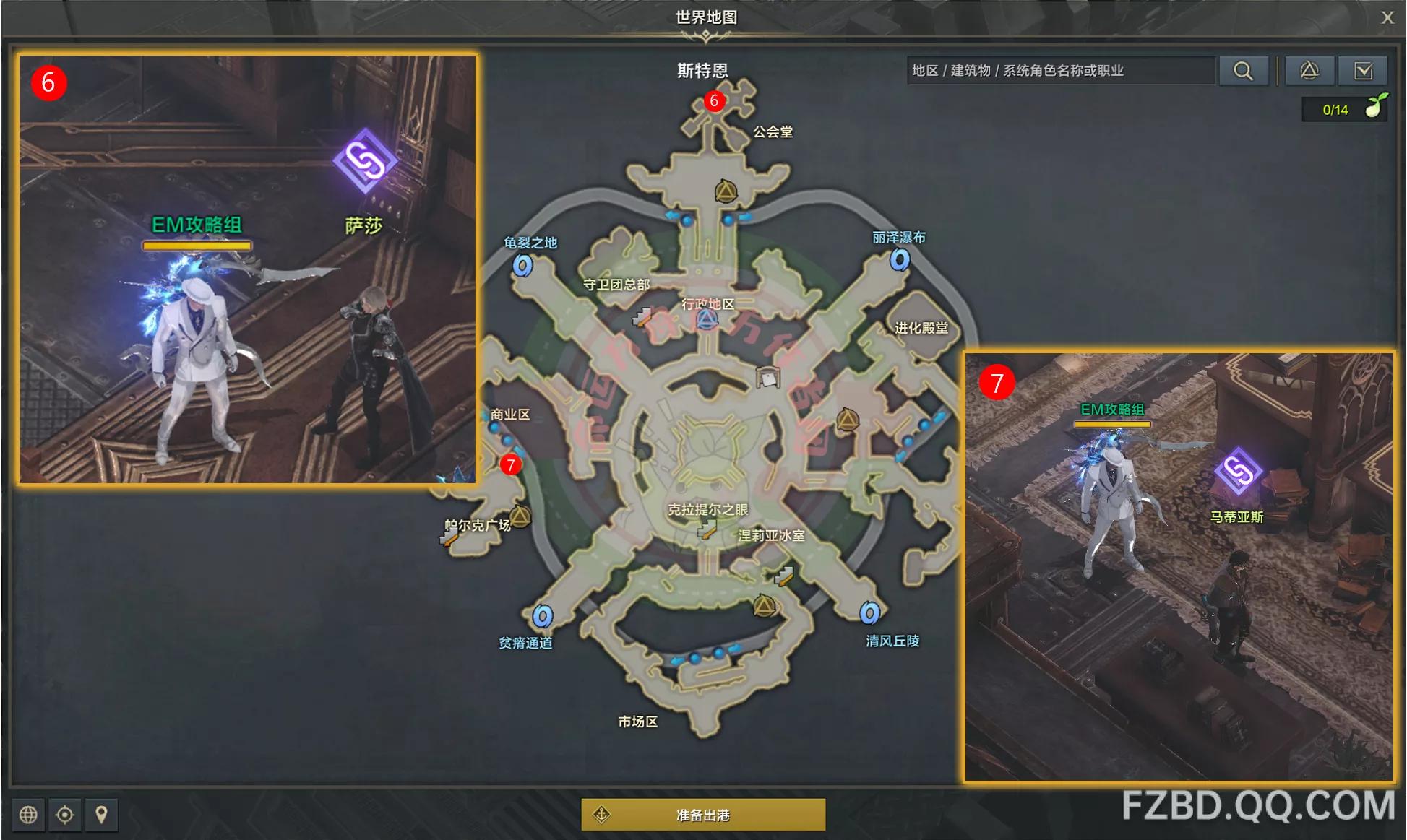Click the map pin marker icon
1407x840 pixels.
(102, 815)
